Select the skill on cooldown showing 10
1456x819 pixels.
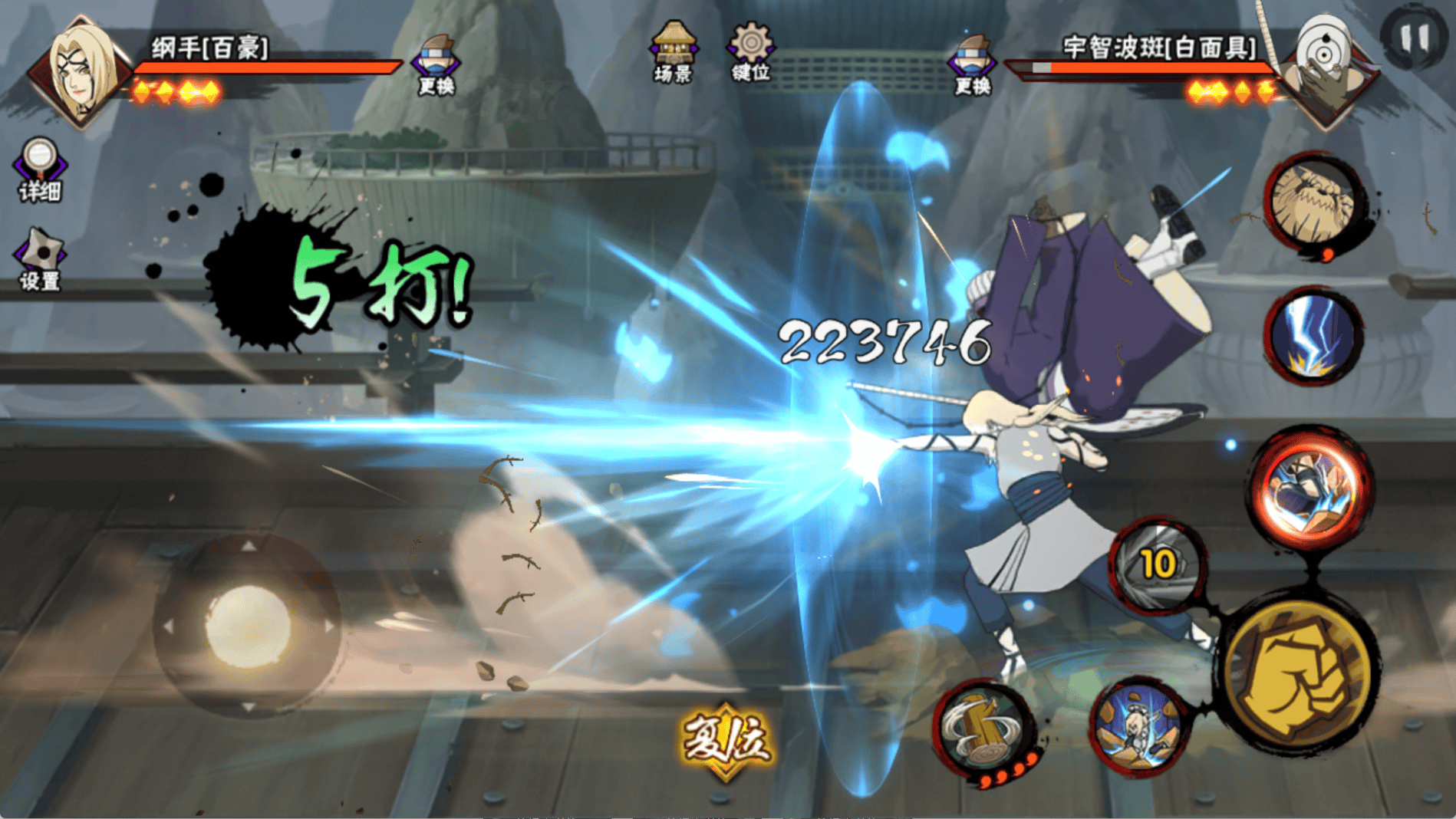pos(1158,564)
